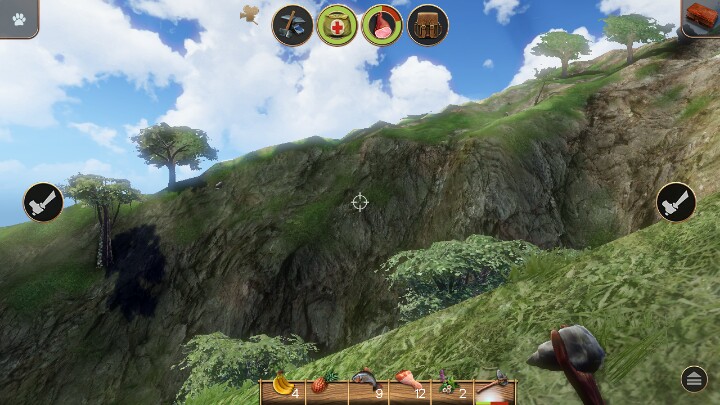
Task: Select the bananas hotbar slot
Action: click(x=283, y=387)
